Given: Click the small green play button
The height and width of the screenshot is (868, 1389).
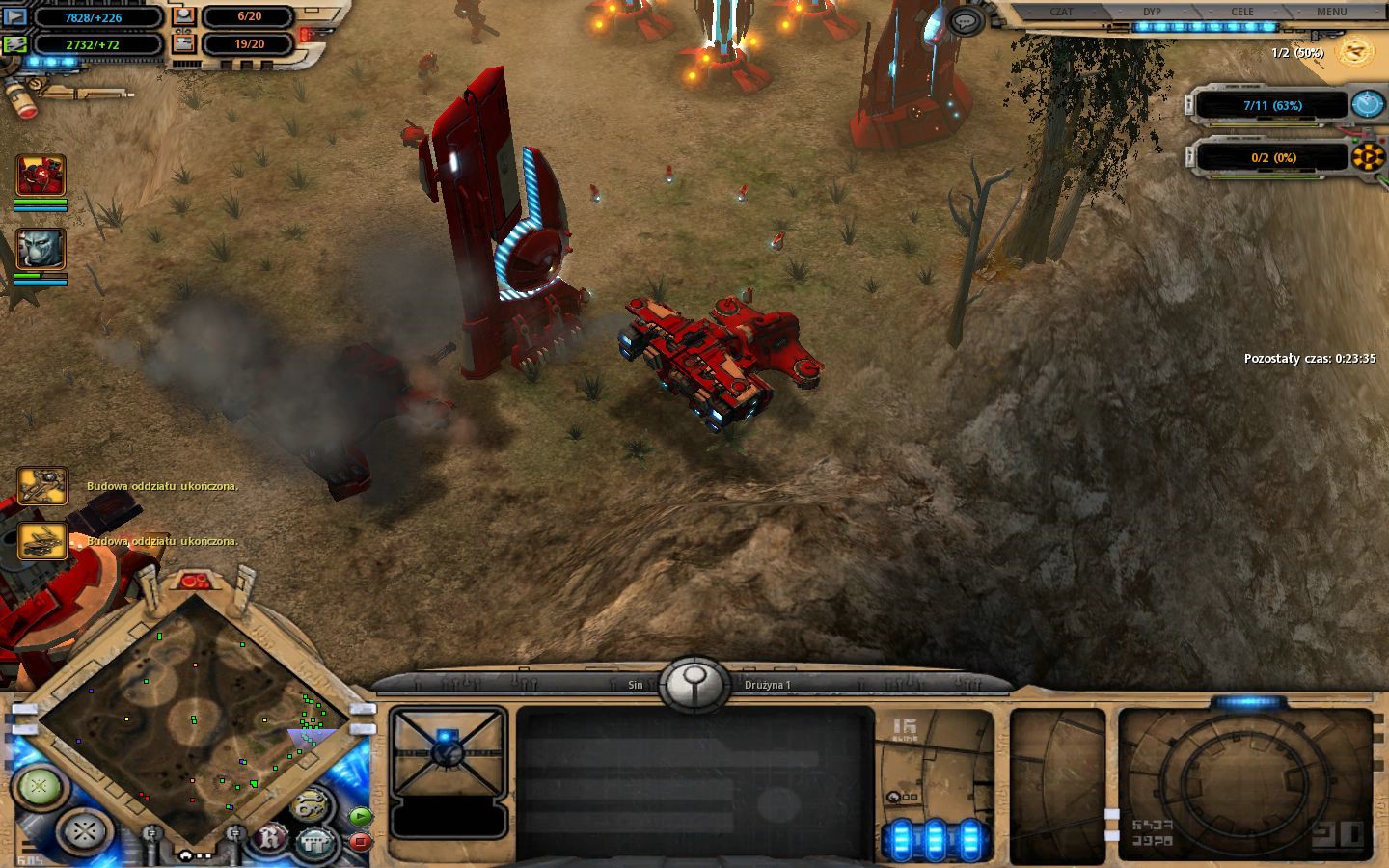Looking at the screenshot, I should [359, 816].
